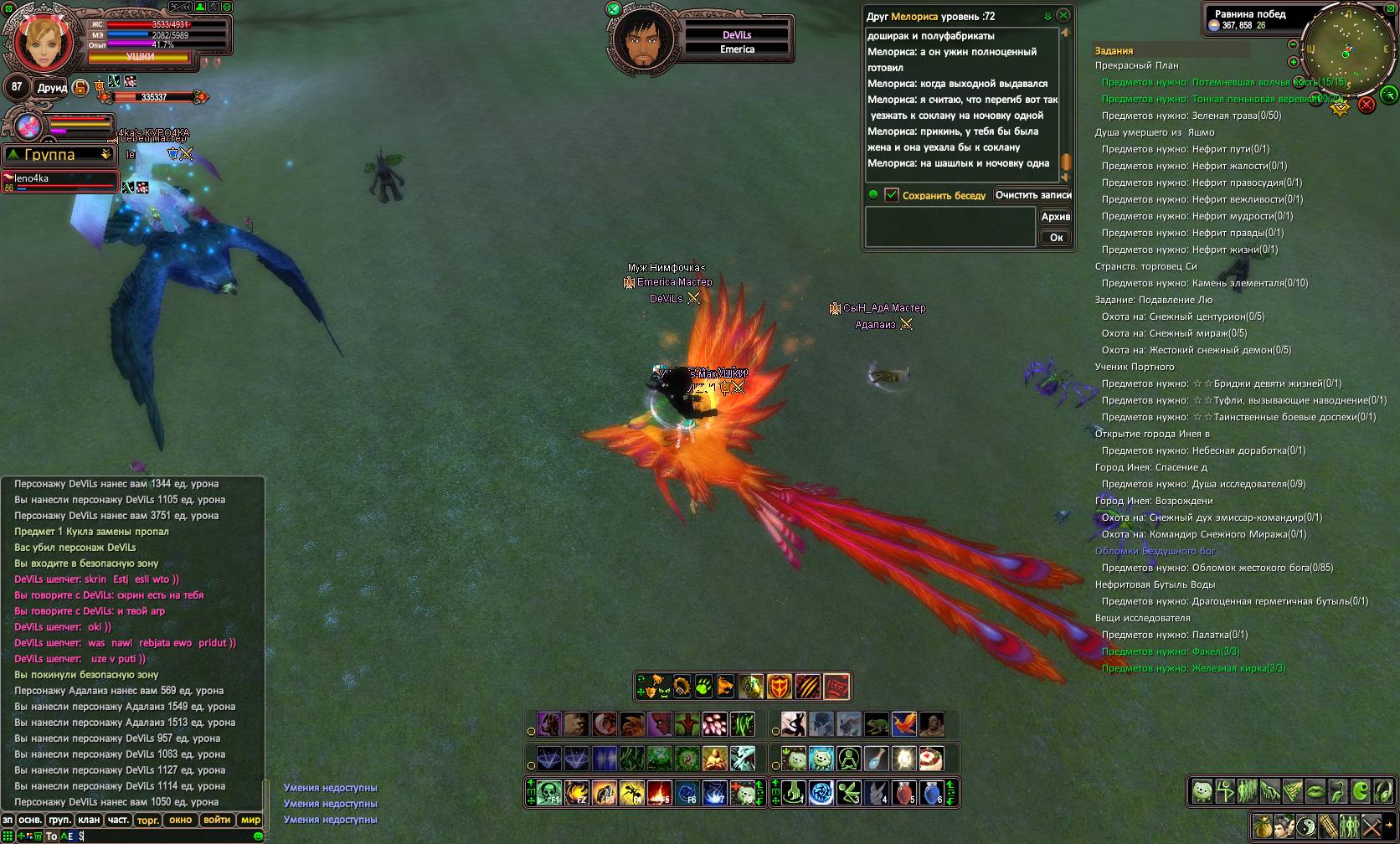1400x844 pixels.
Task: Open the quest Обломки Бездушного бог
Action: (x=1155, y=551)
